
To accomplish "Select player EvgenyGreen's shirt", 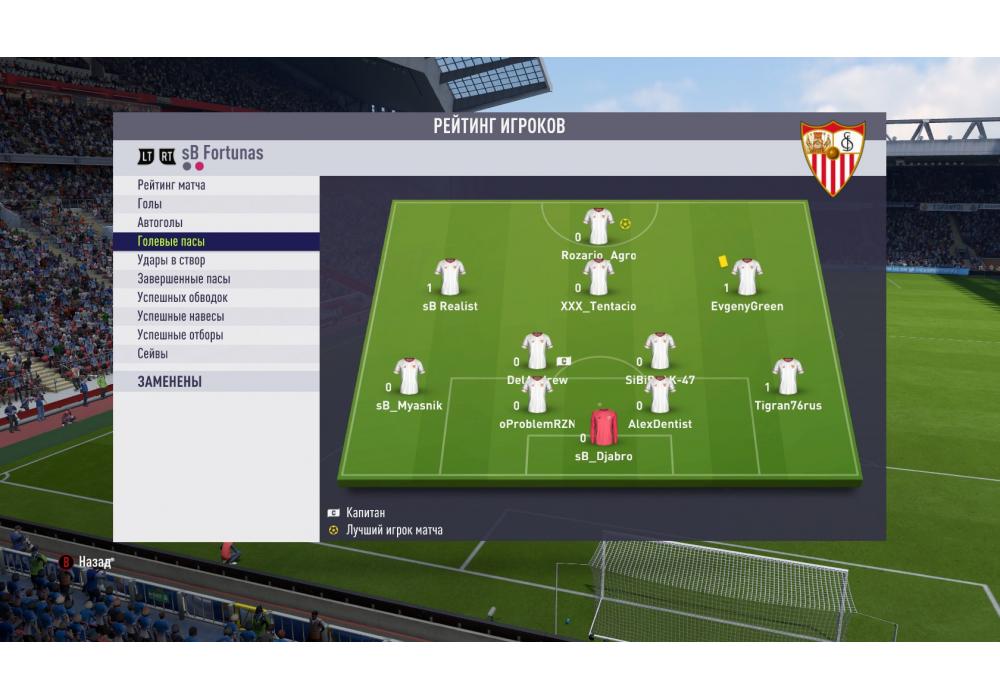I will pyautogui.click(x=746, y=278).
